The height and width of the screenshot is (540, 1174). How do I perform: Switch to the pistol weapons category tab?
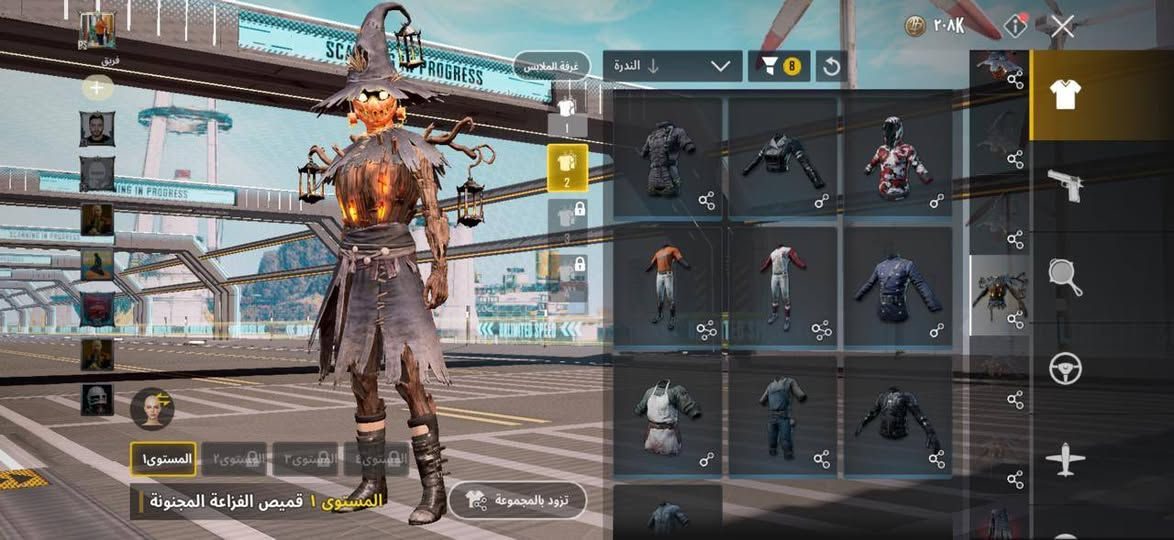point(1065,185)
